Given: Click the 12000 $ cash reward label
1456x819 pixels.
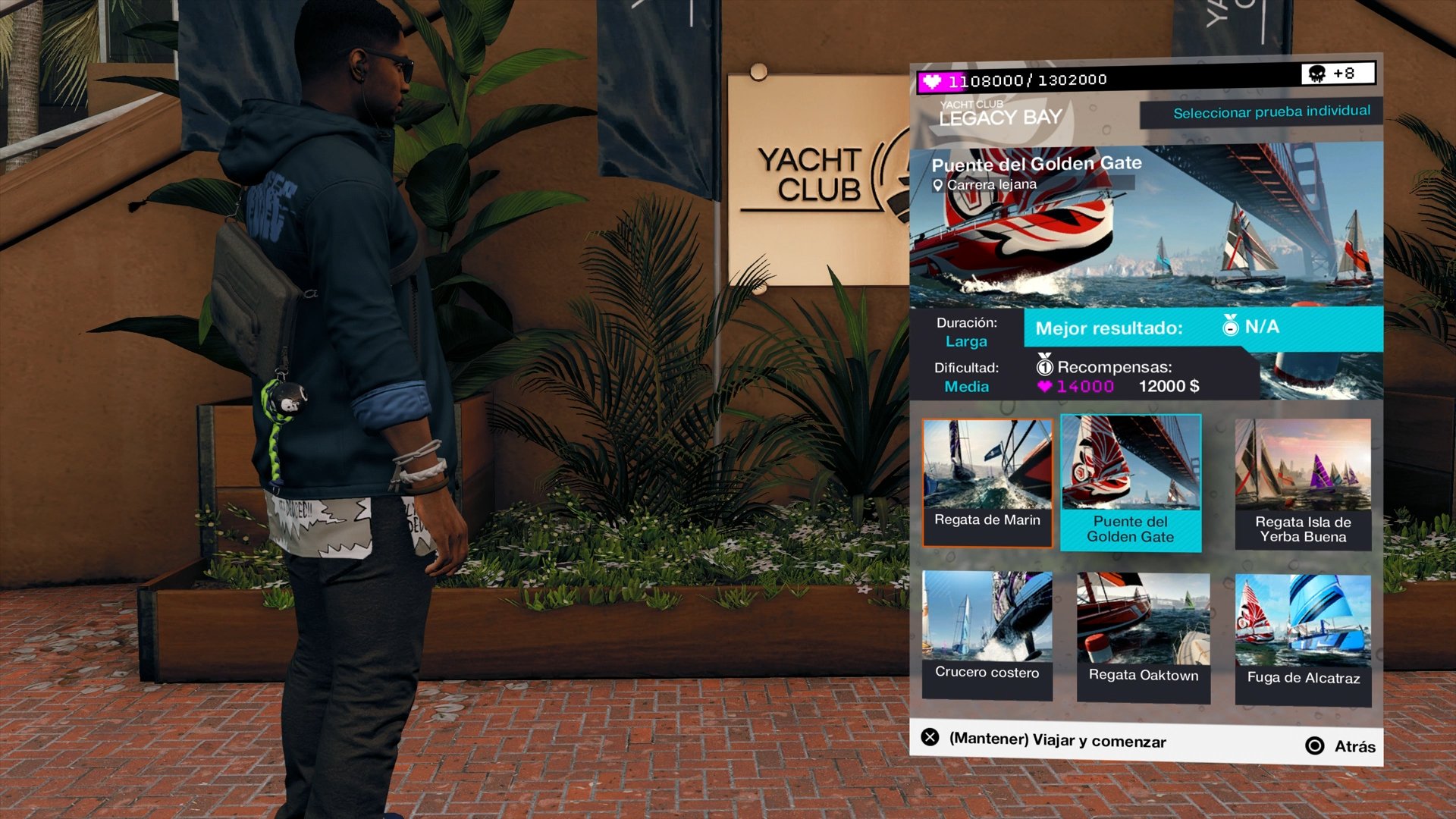Looking at the screenshot, I should click(1169, 386).
